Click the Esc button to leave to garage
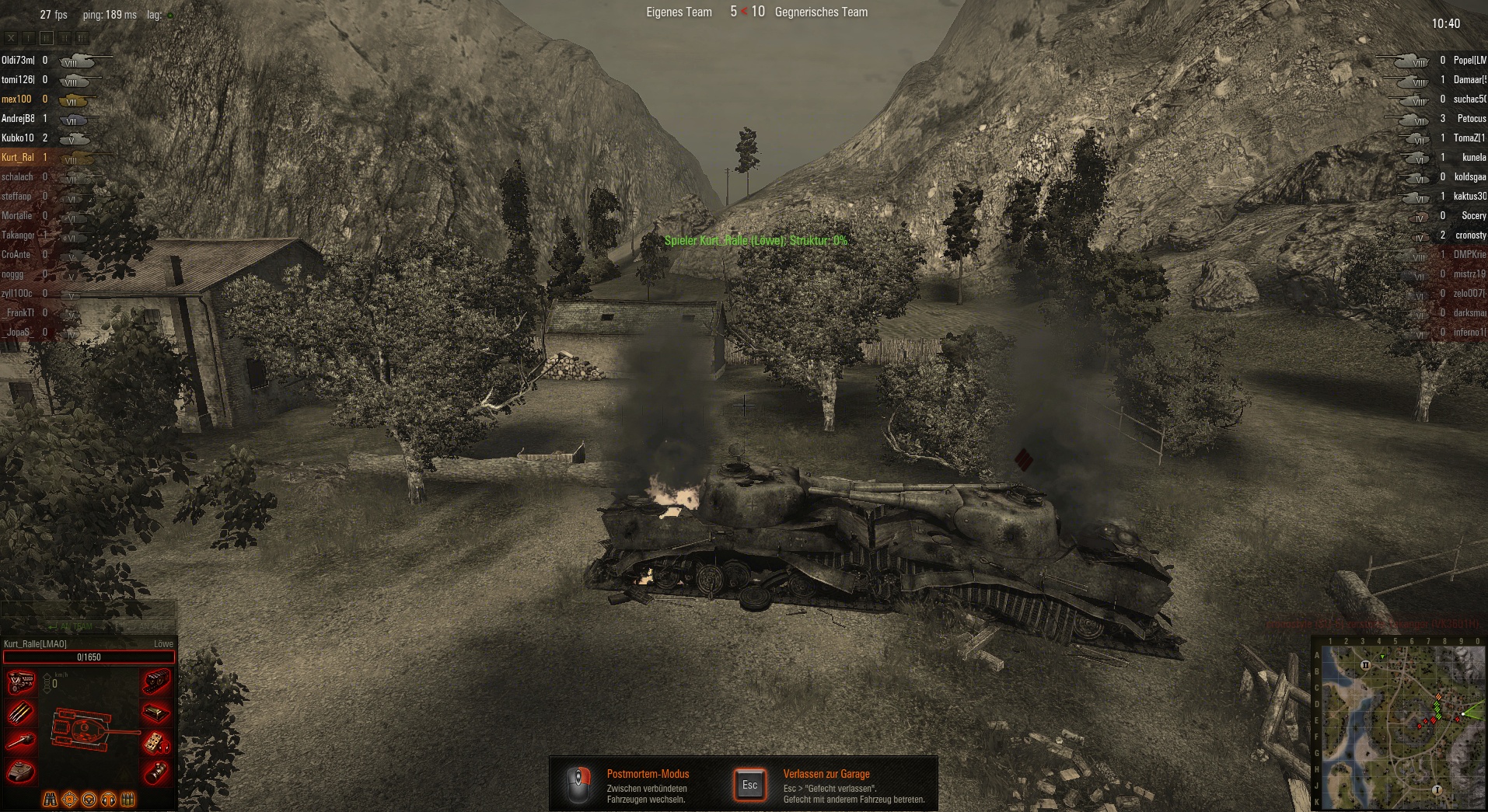Screen dimensions: 1488x812 pyautogui.click(x=749, y=785)
